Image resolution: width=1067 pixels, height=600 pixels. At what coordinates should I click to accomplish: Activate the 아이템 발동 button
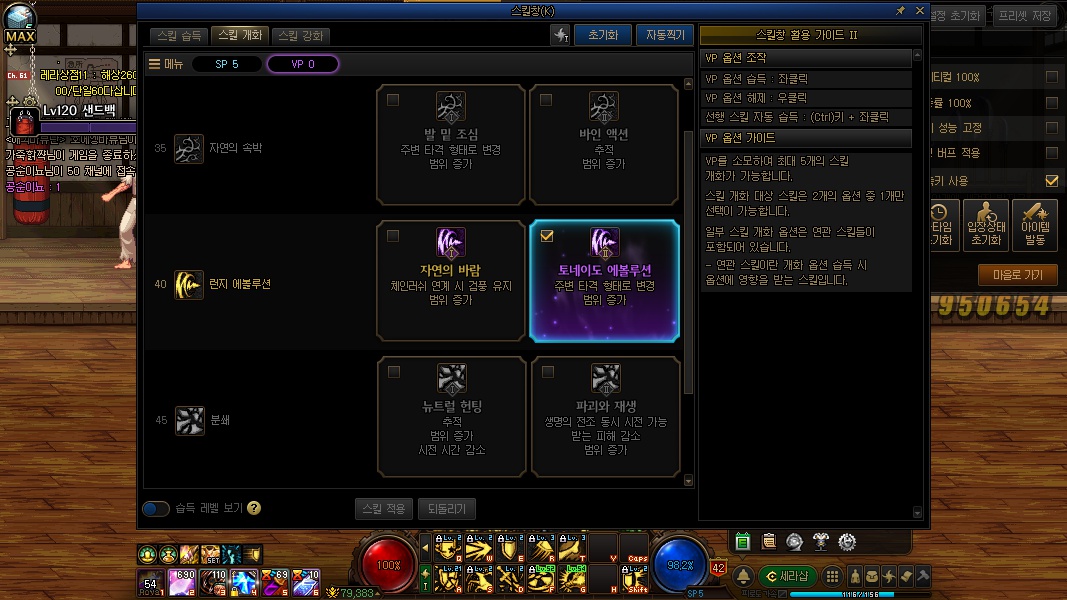pos(1034,225)
